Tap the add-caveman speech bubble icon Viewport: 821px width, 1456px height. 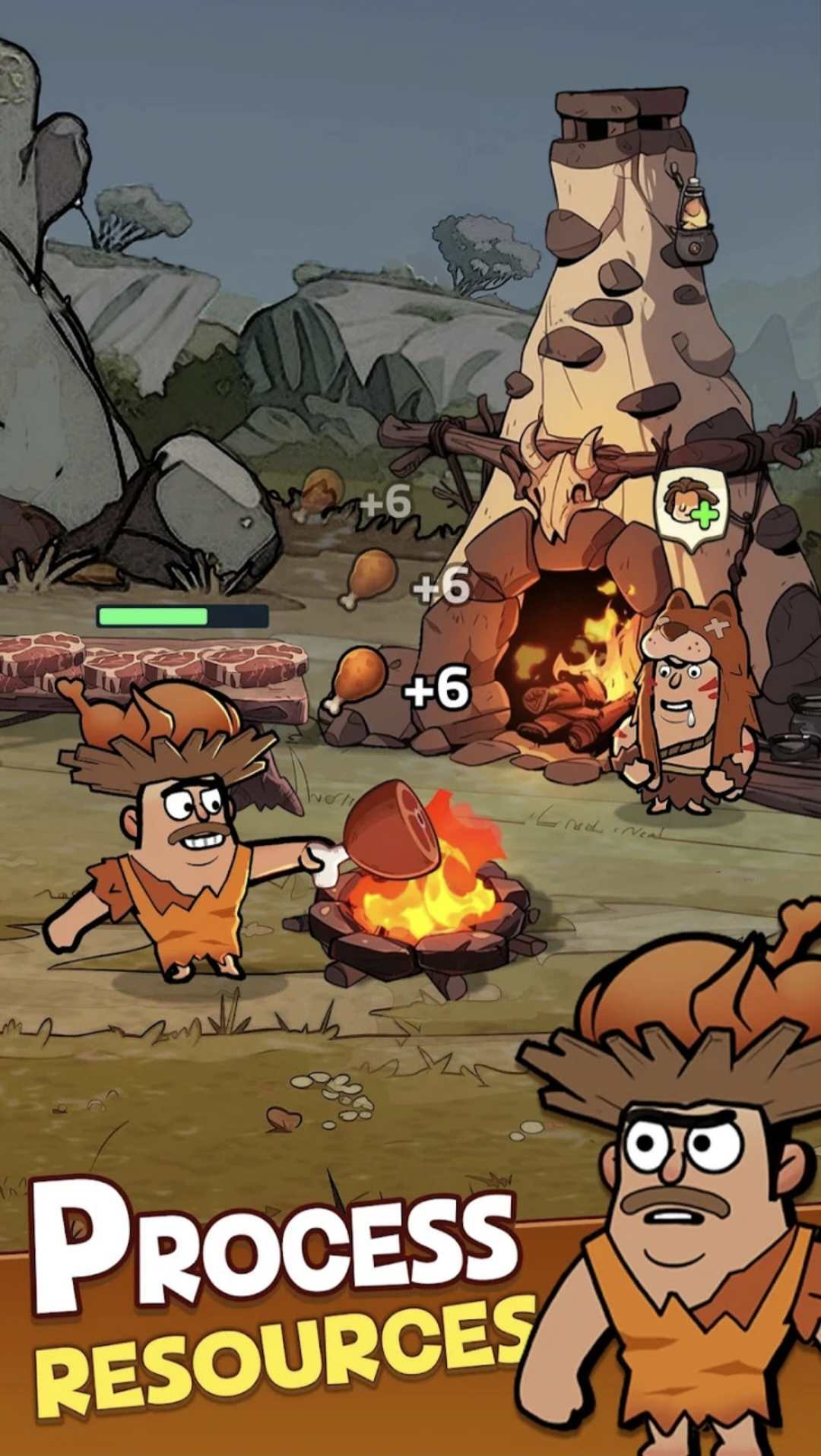click(x=691, y=505)
